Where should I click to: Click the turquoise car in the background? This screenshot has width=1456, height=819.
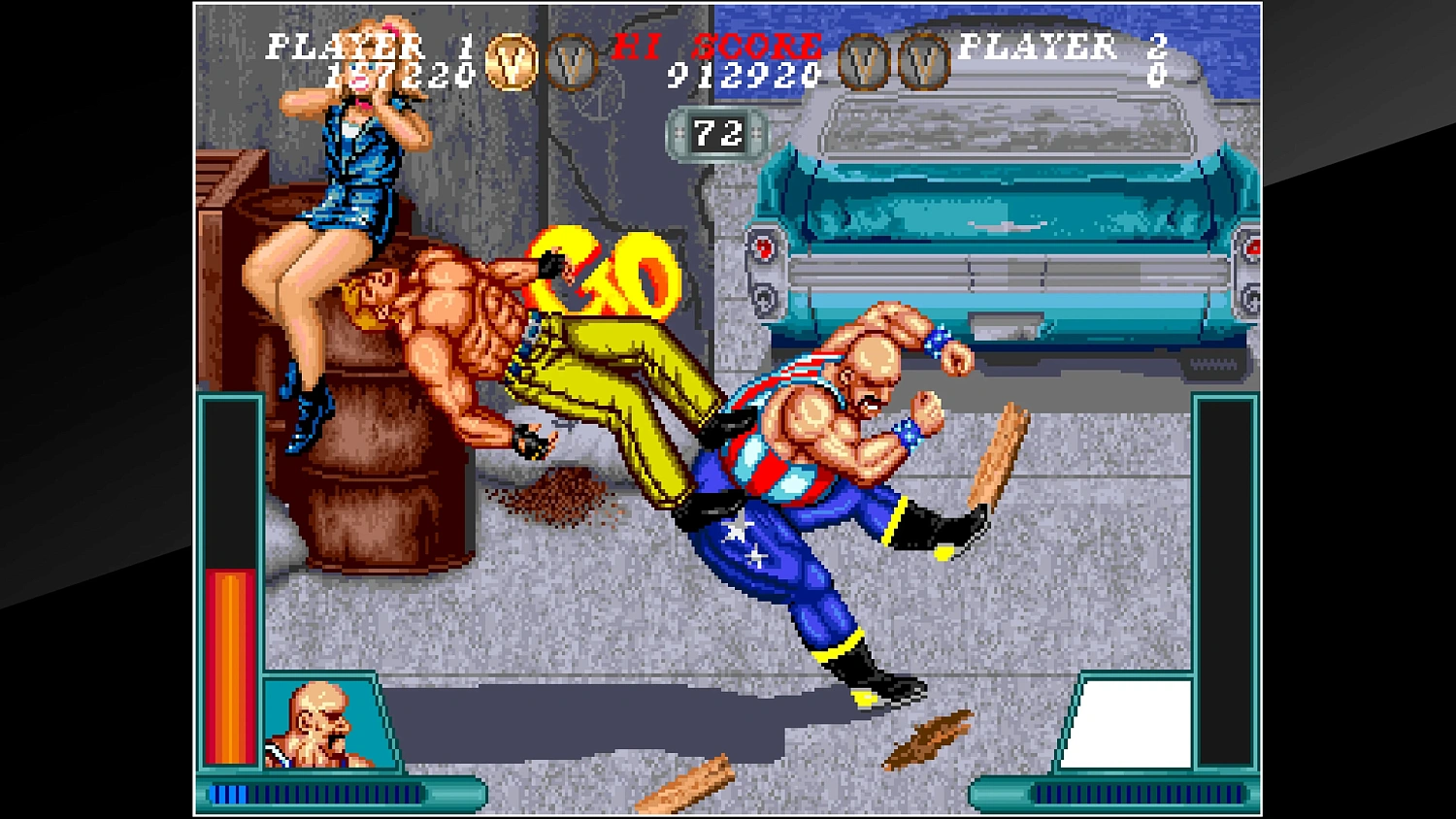pos(1009,223)
